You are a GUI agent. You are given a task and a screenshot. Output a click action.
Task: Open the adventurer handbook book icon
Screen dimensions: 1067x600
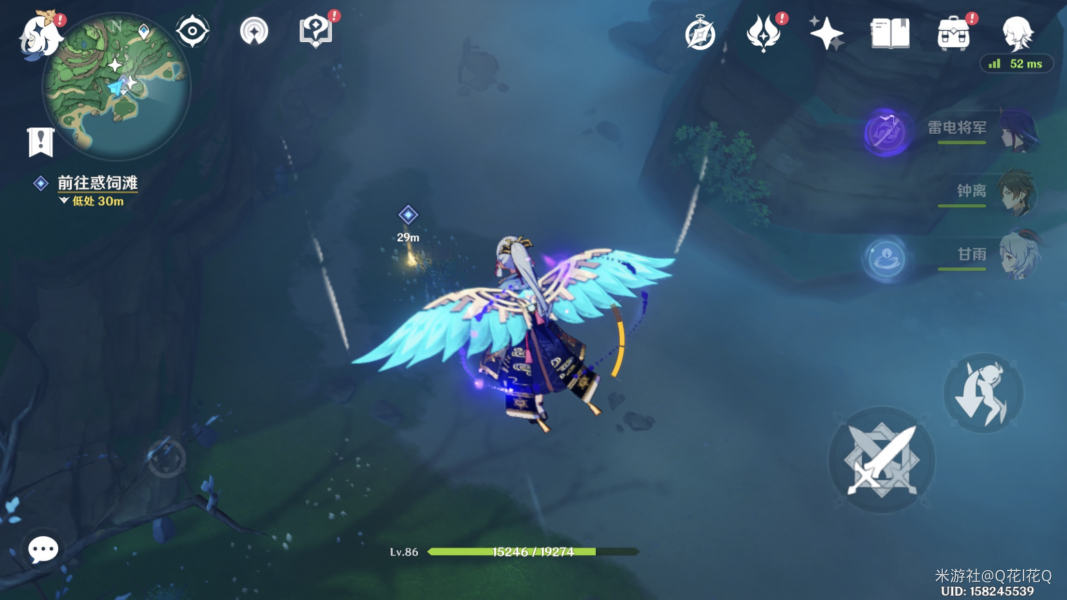(889, 33)
